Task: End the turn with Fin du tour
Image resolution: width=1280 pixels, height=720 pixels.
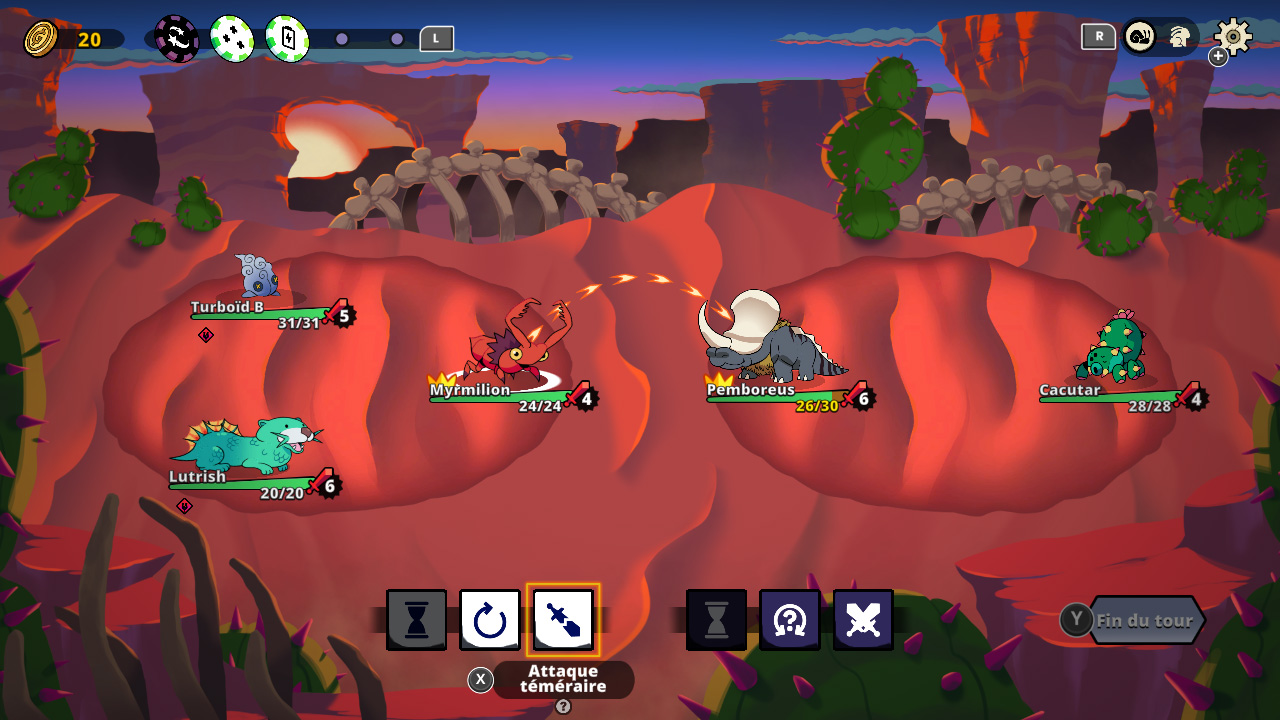Action: click(x=1144, y=620)
